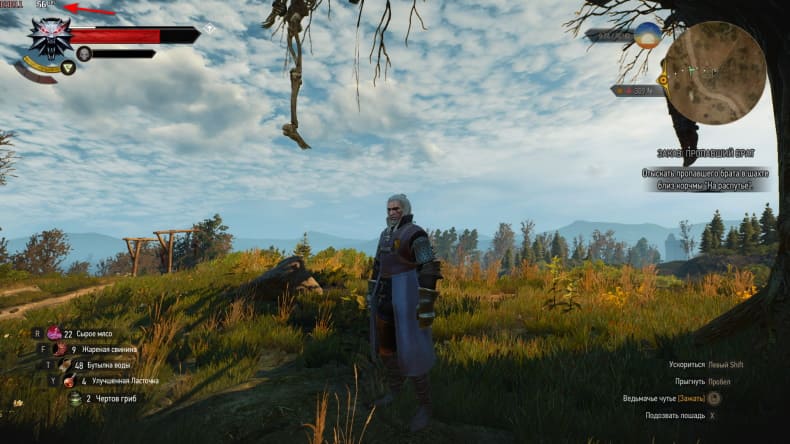
Task: Click the quest objective marker beside minimap
Action: coord(662,78)
